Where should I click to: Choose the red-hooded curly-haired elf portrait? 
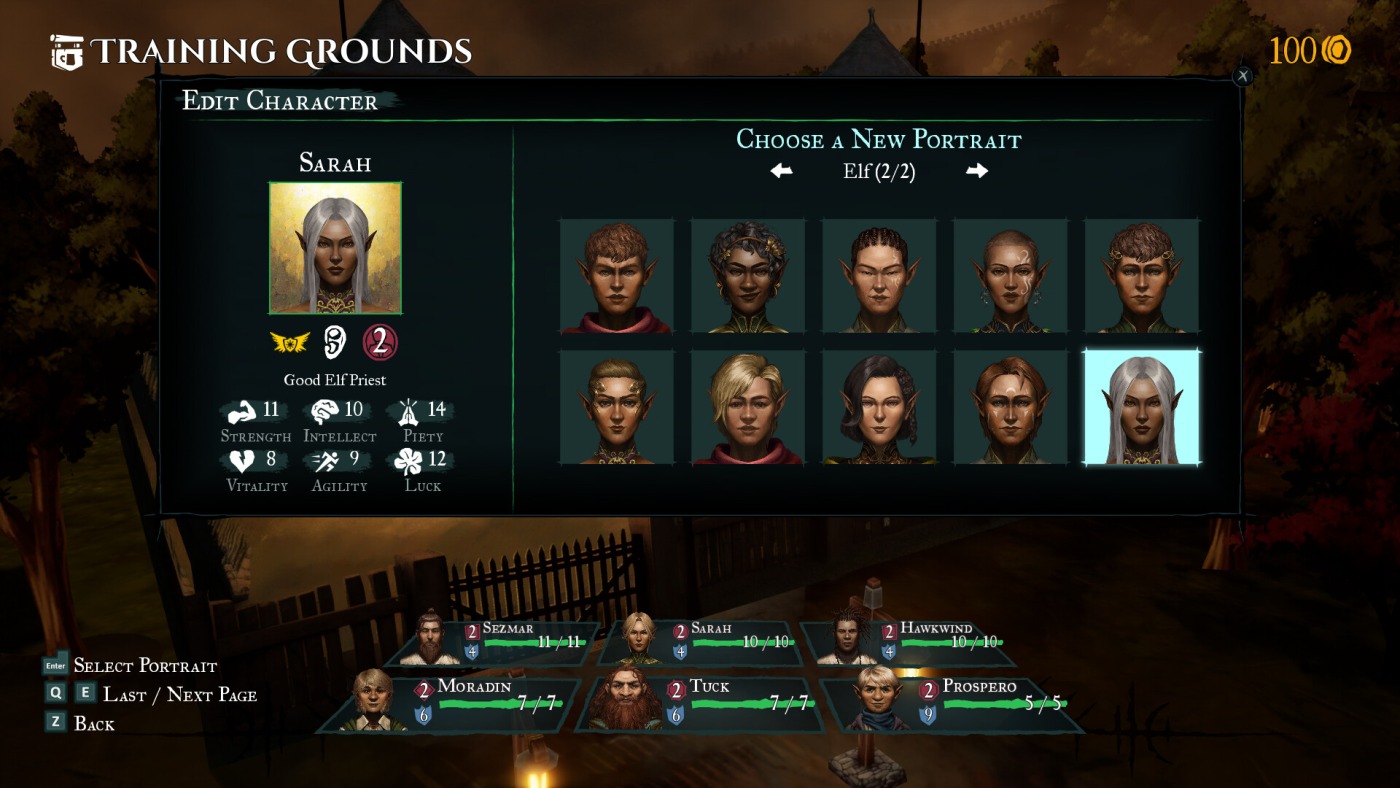617,276
